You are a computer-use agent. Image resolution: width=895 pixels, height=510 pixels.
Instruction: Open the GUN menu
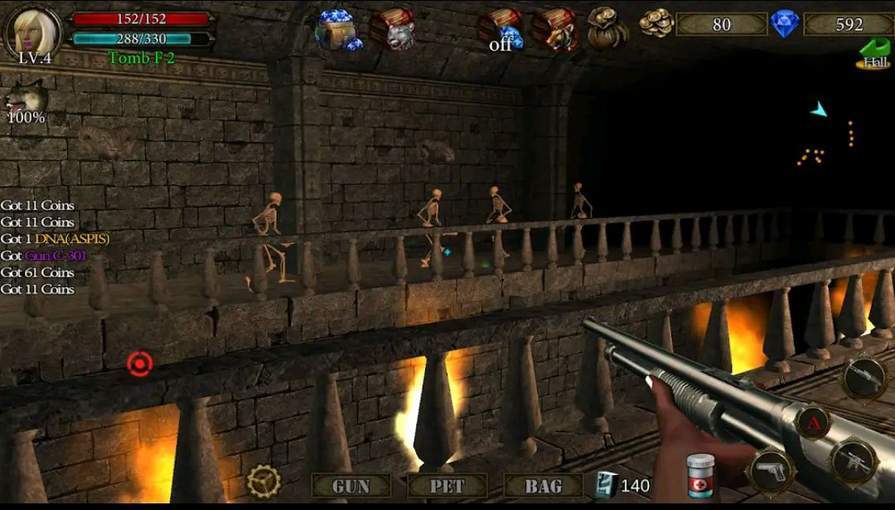click(350, 486)
